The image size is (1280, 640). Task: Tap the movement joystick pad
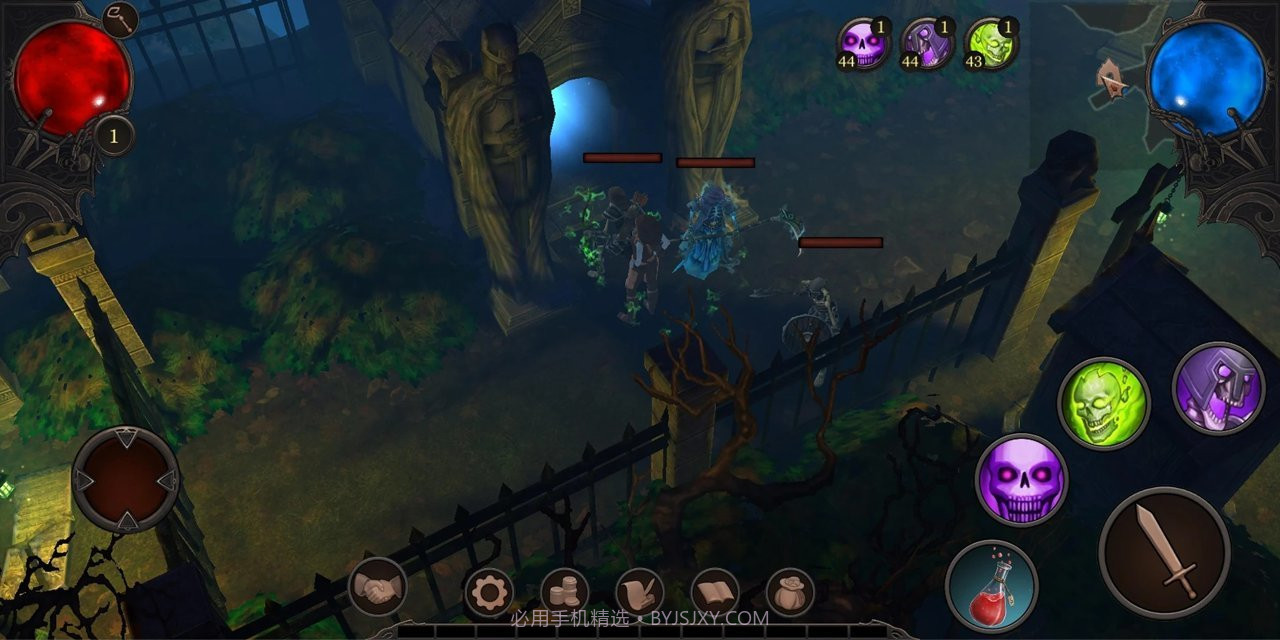pyautogui.click(x=126, y=480)
